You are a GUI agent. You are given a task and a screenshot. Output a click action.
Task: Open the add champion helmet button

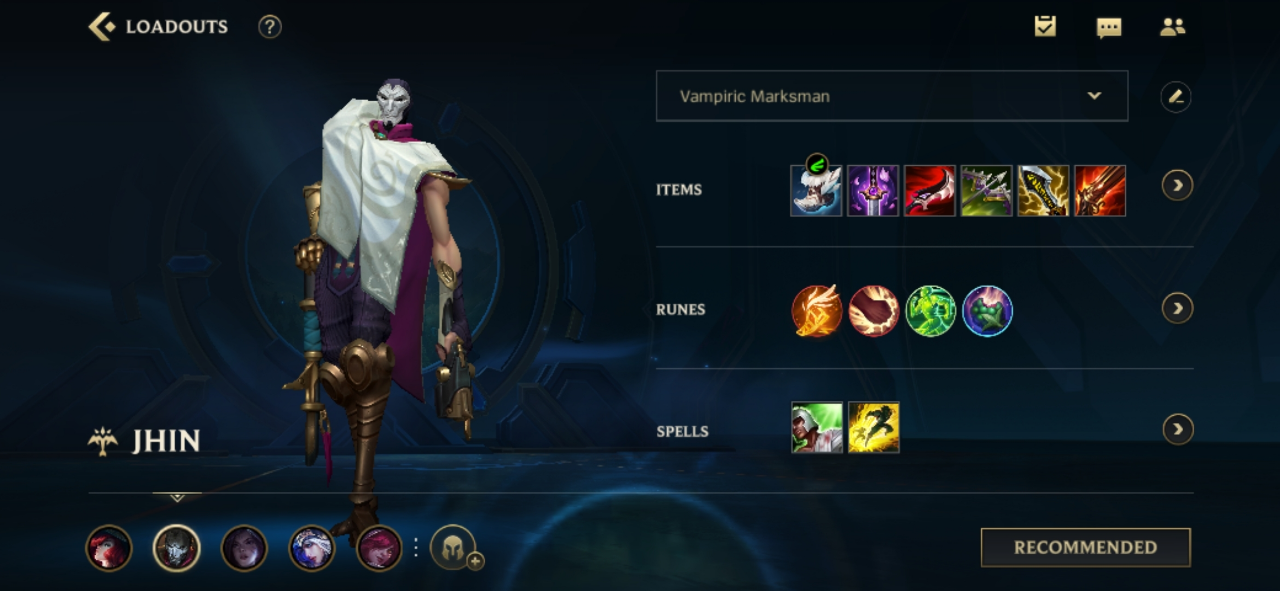pos(453,548)
